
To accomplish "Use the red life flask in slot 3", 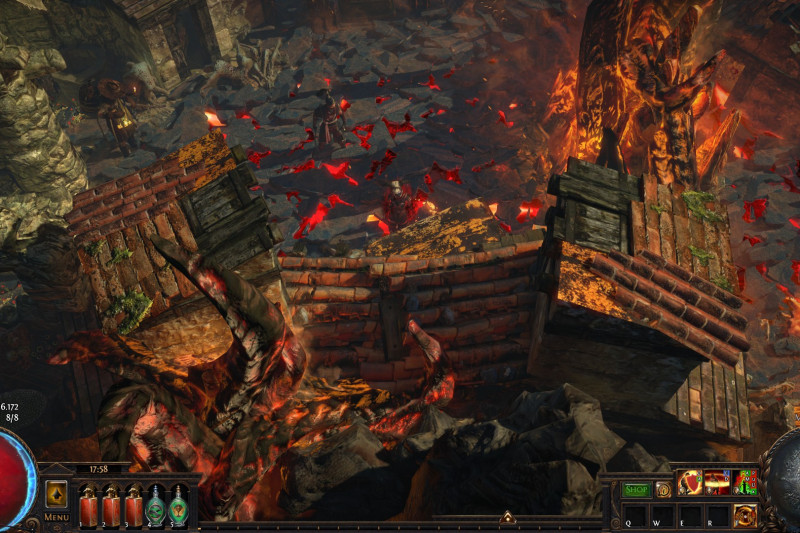I will coord(133,505).
